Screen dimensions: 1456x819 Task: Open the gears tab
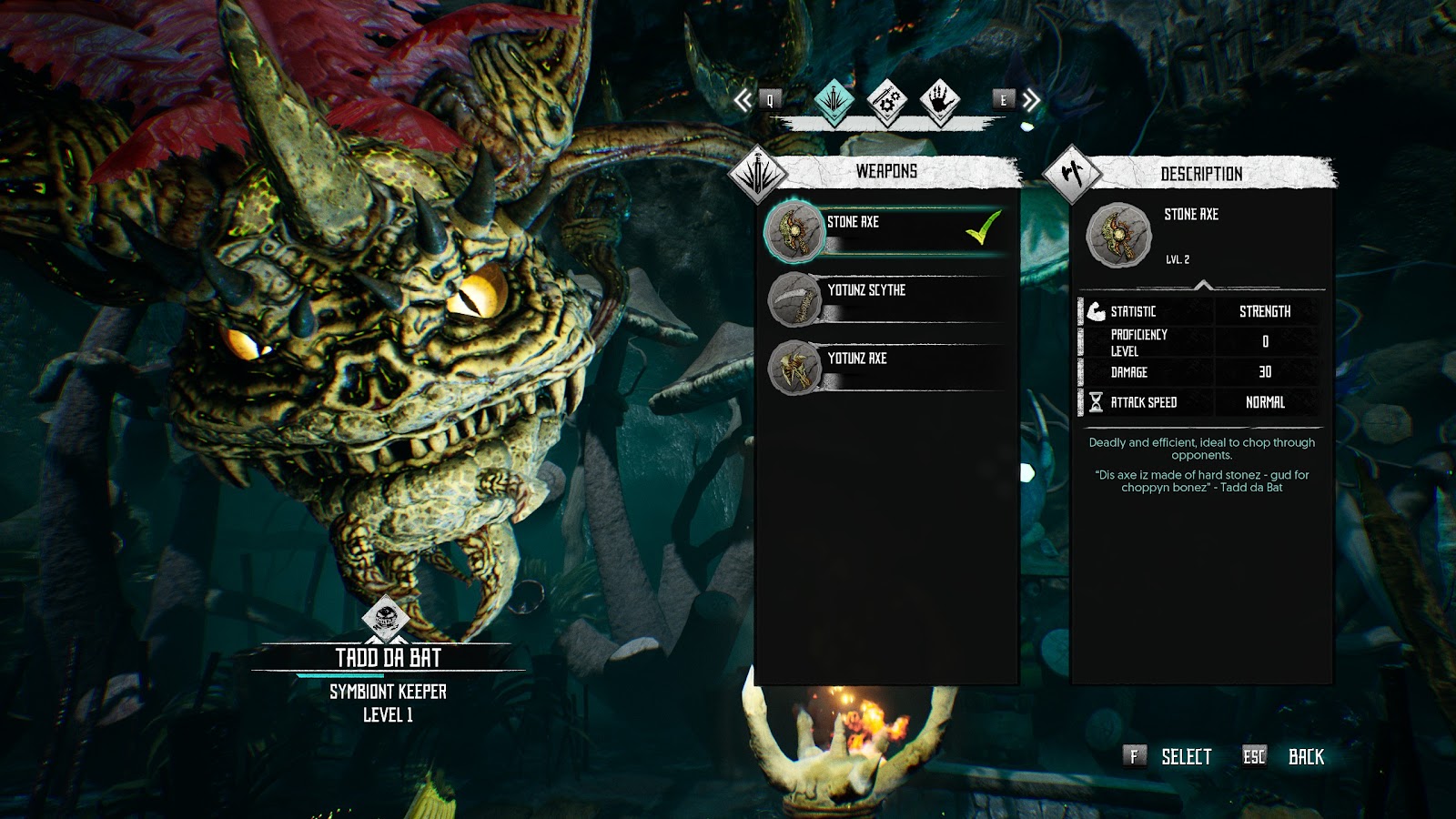pos(886,100)
